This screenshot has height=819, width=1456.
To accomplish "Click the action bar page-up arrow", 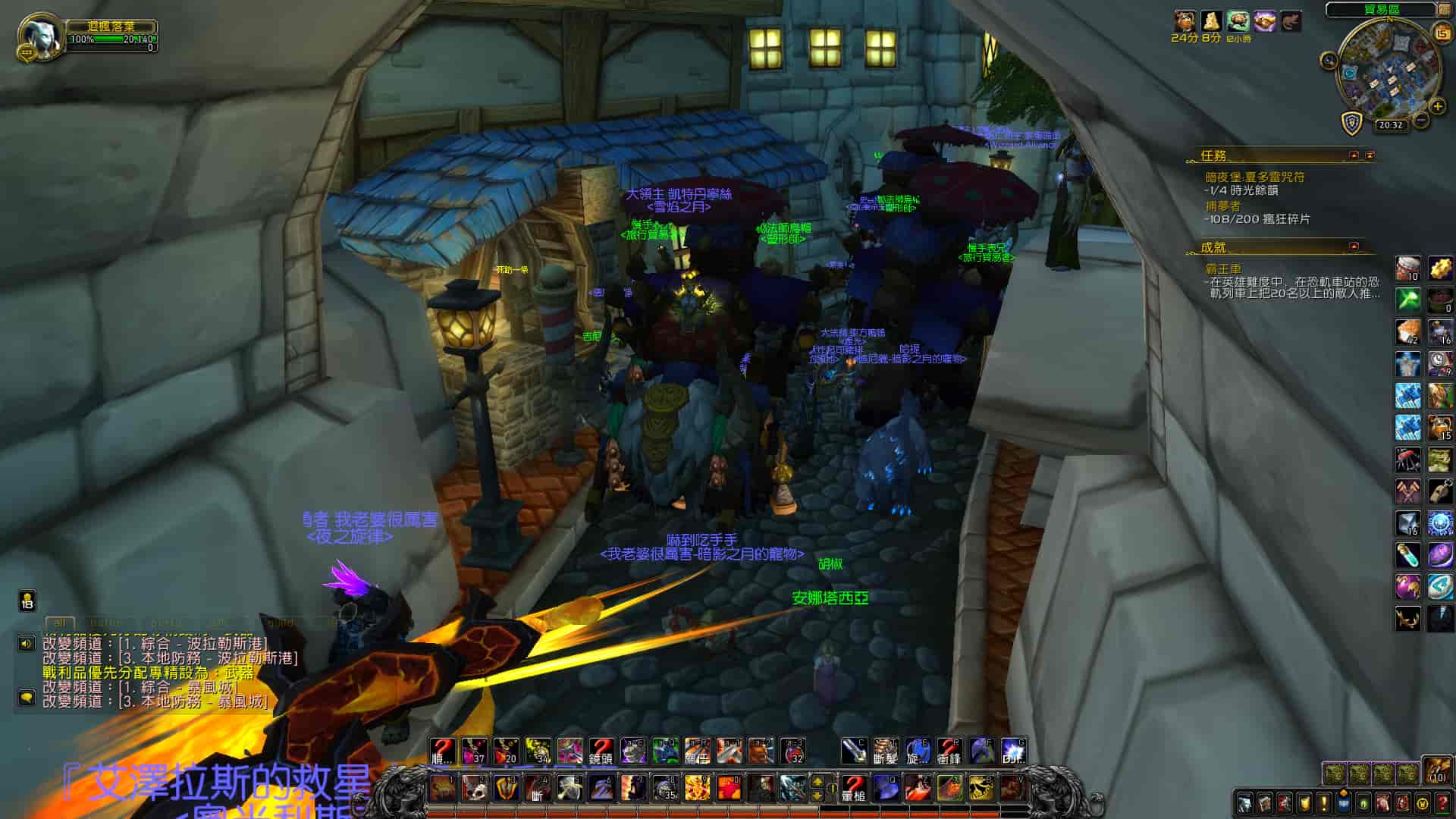I will click(817, 781).
